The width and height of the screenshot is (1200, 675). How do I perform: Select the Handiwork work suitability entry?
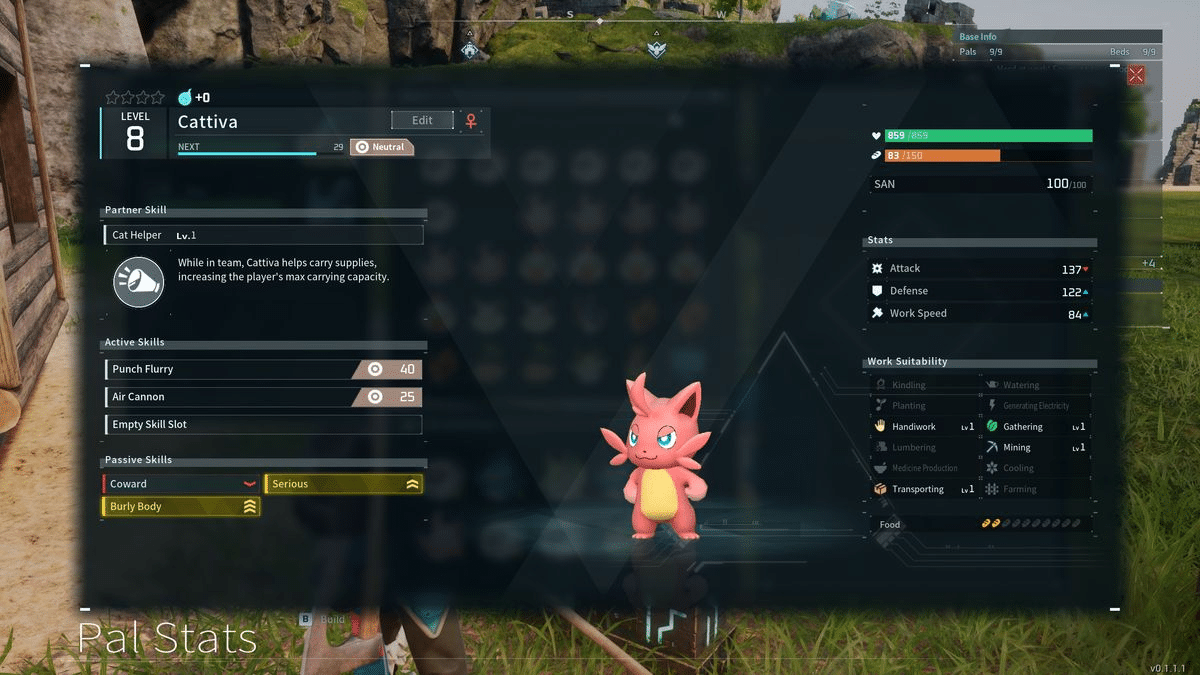(x=924, y=427)
